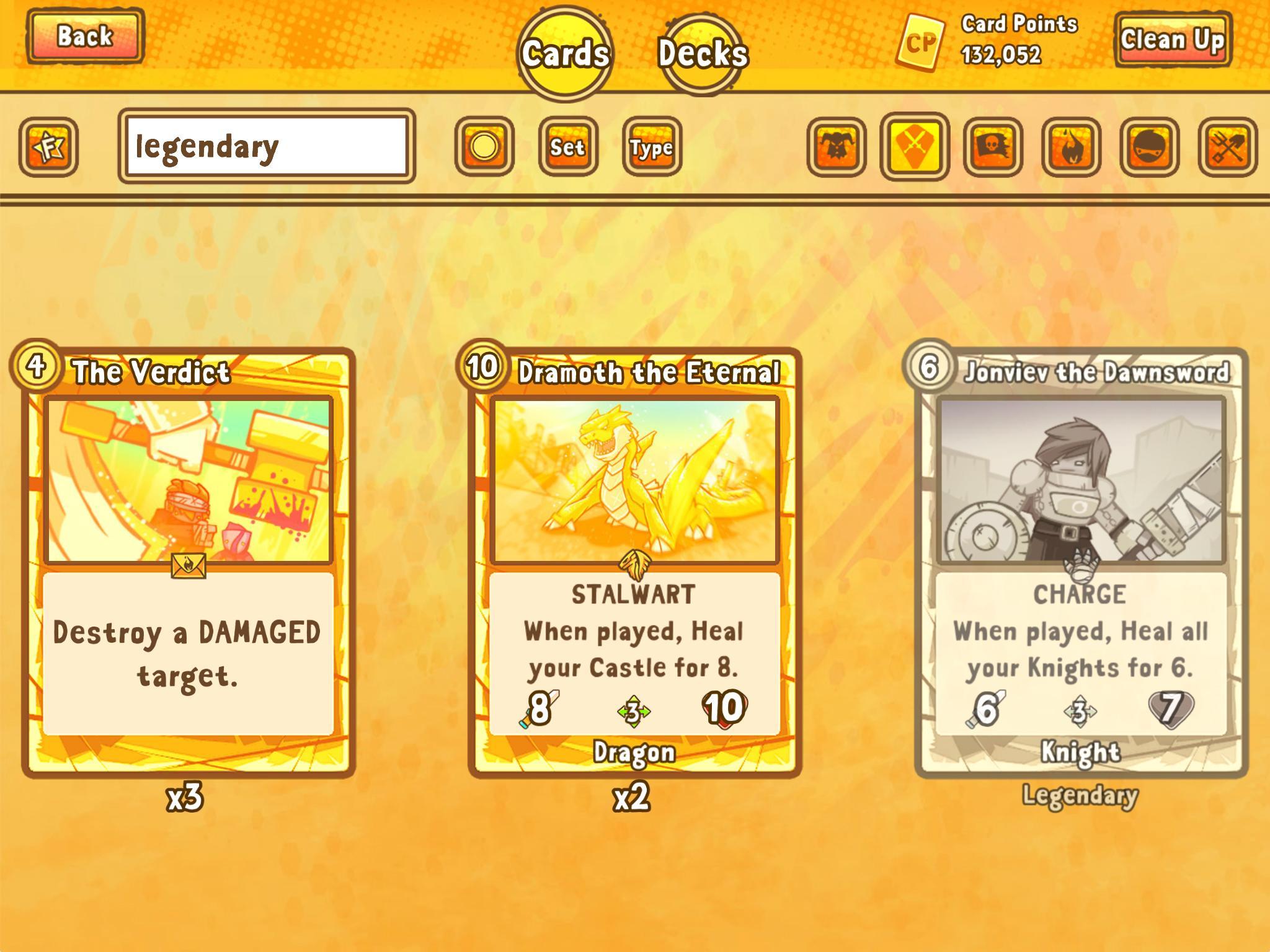Image resolution: width=1270 pixels, height=952 pixels.
Task: Toggle the foil star filter icon
Action: pos(50,147)
